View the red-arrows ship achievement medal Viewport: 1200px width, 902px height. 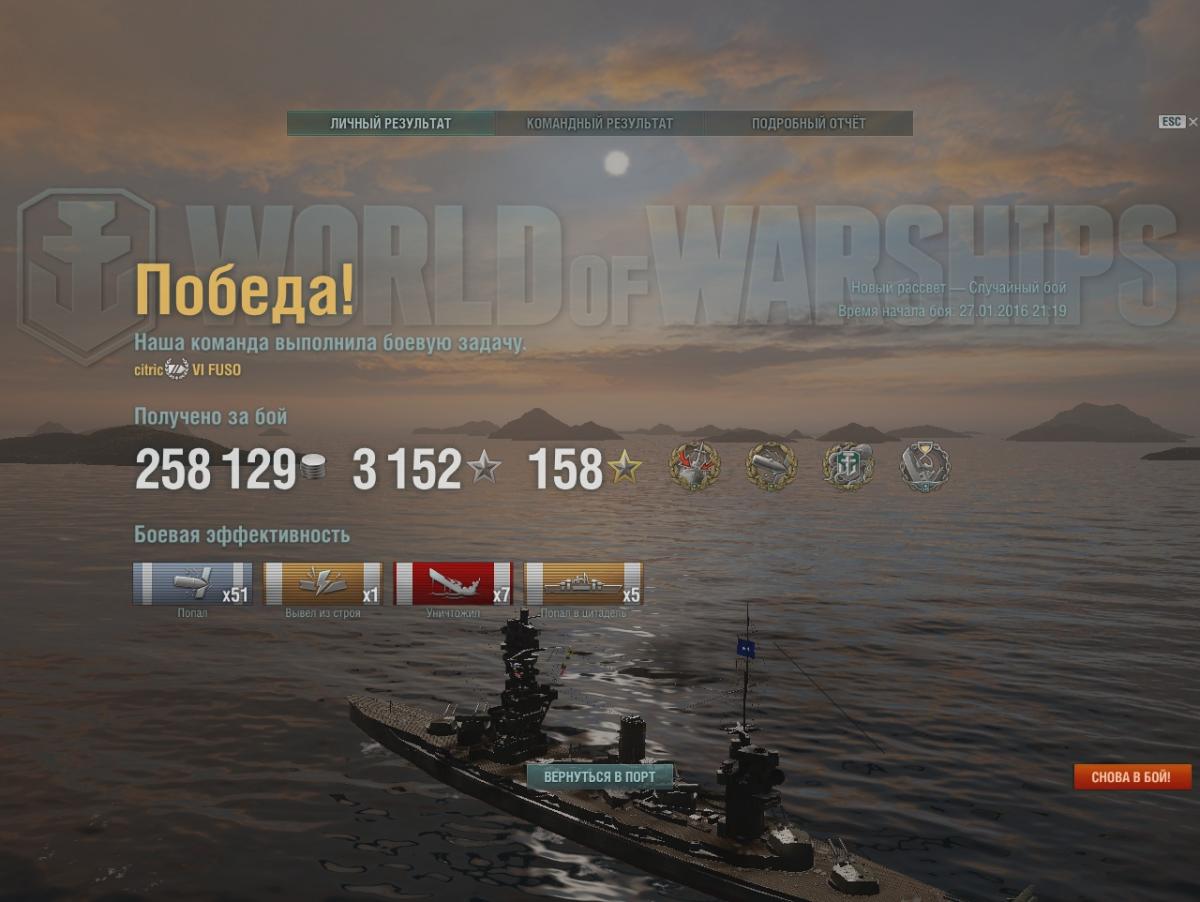click(x=694, y=467)
